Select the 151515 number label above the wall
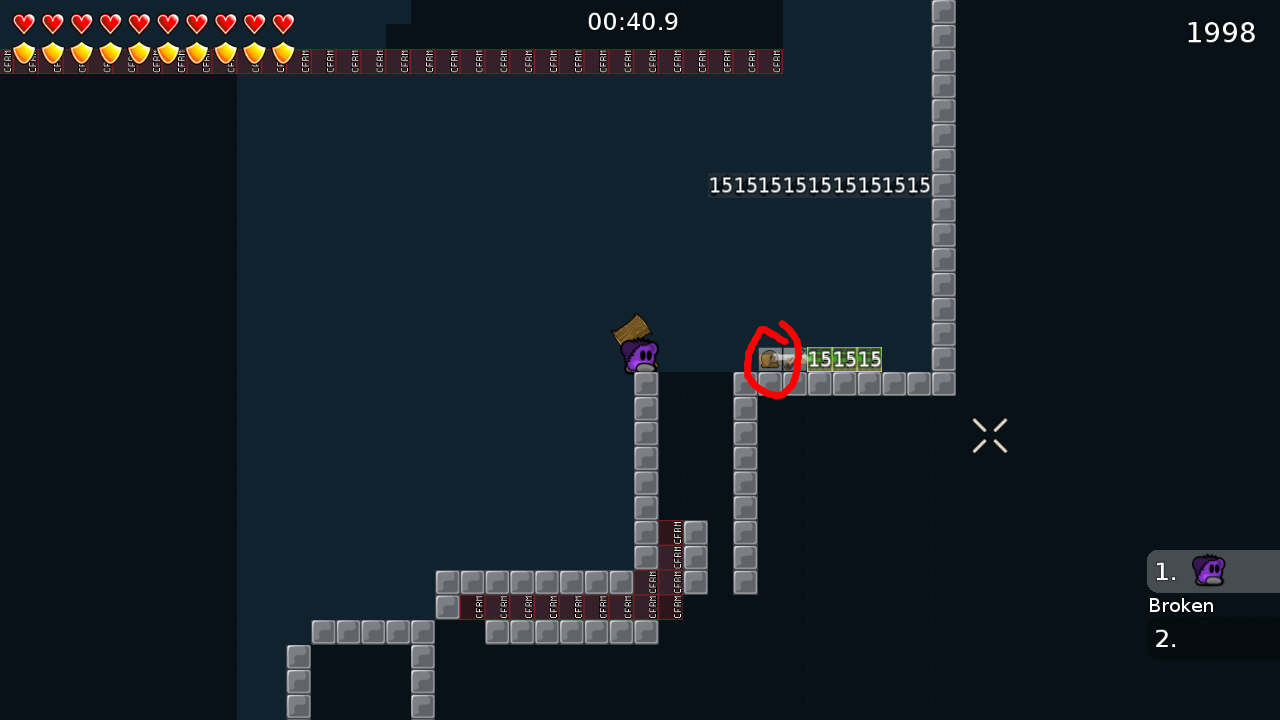The image size is (1280, 720). [819, 184]
